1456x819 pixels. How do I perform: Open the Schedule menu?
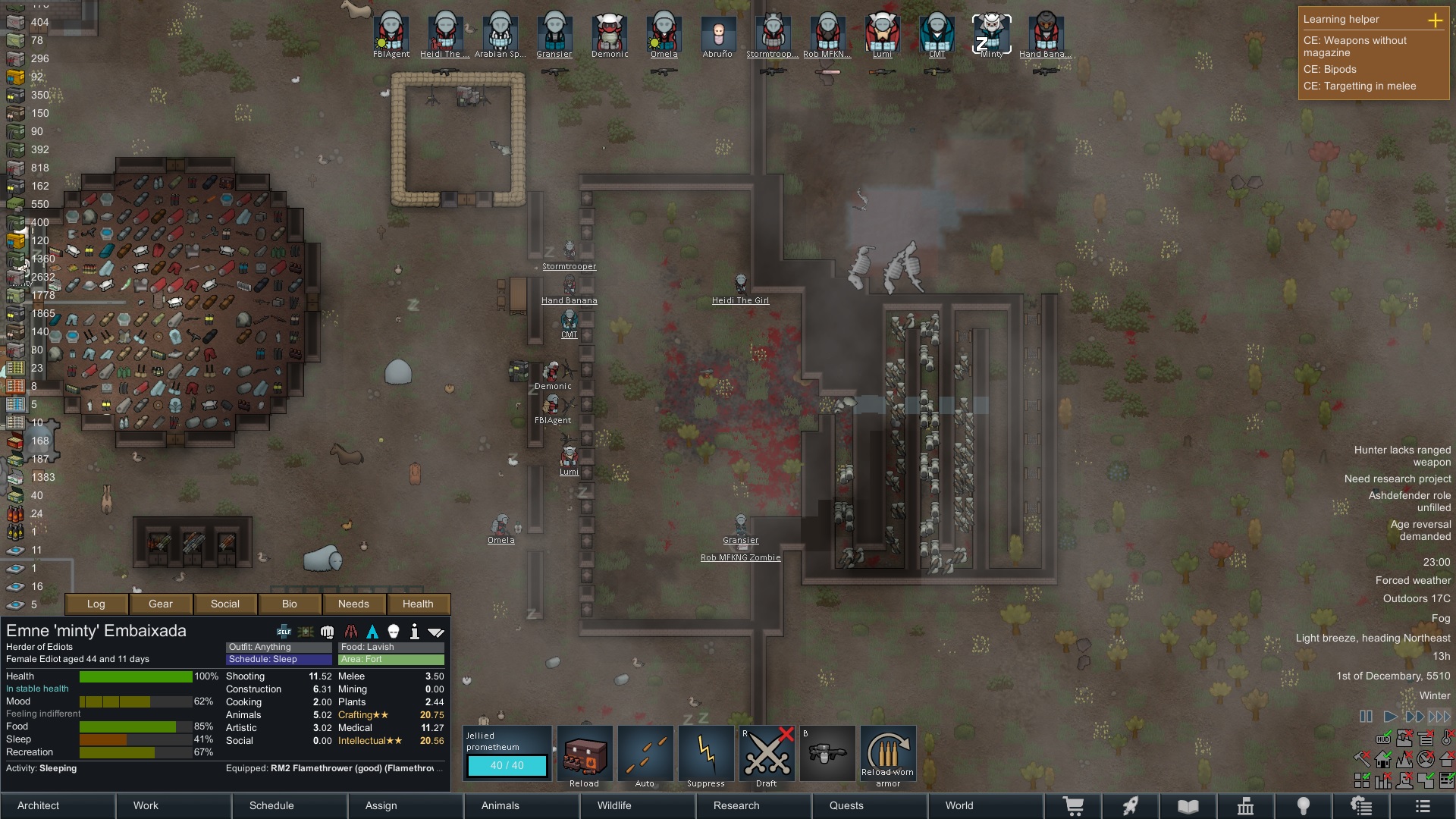click(271, 805)
